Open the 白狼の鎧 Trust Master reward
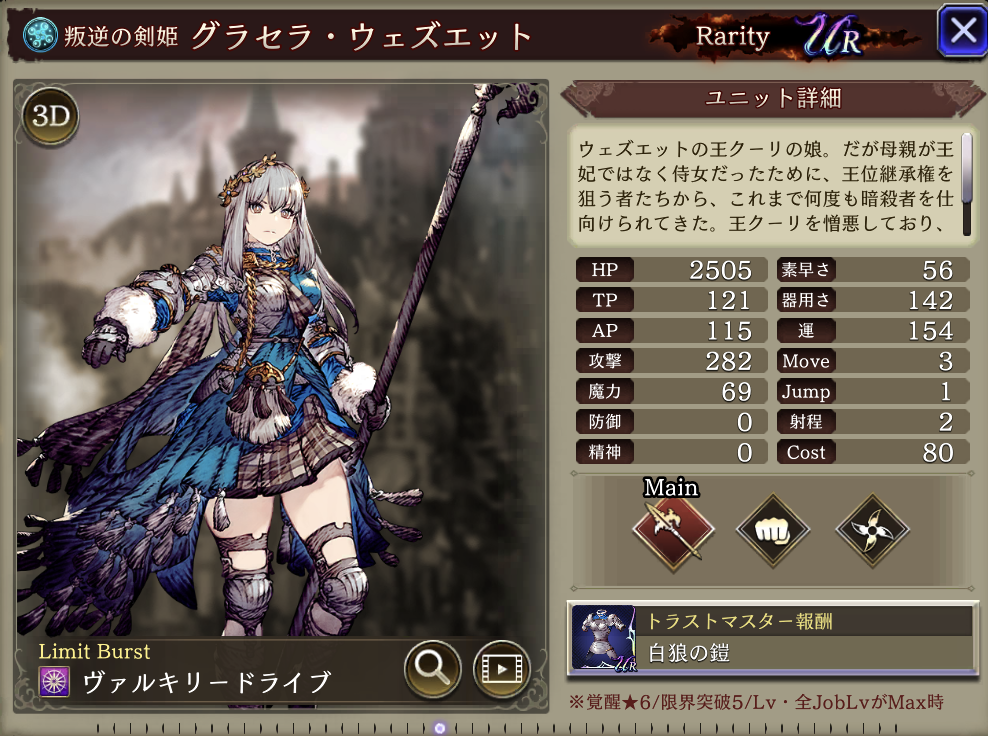 tap(770, 638)
